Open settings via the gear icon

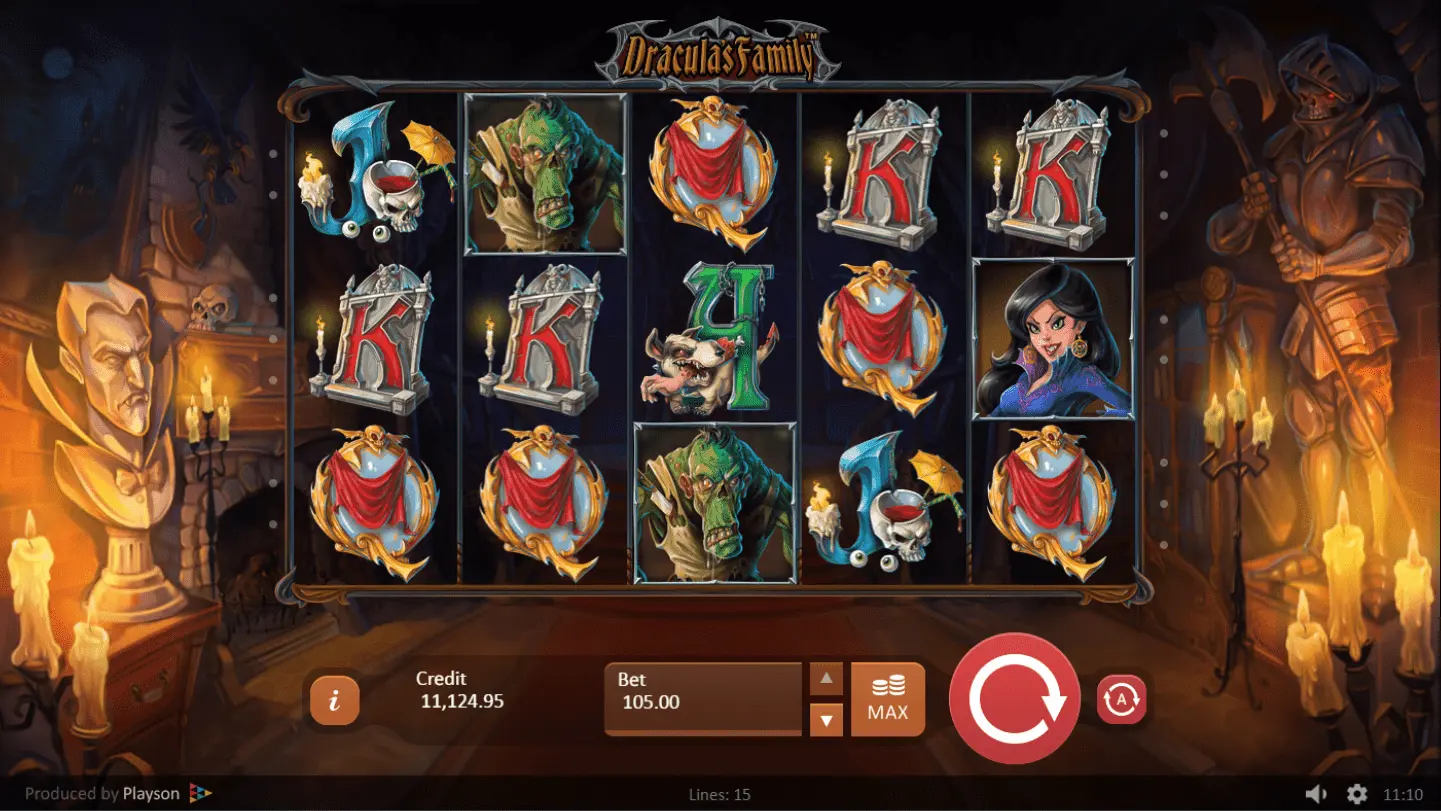point(1356,794)
